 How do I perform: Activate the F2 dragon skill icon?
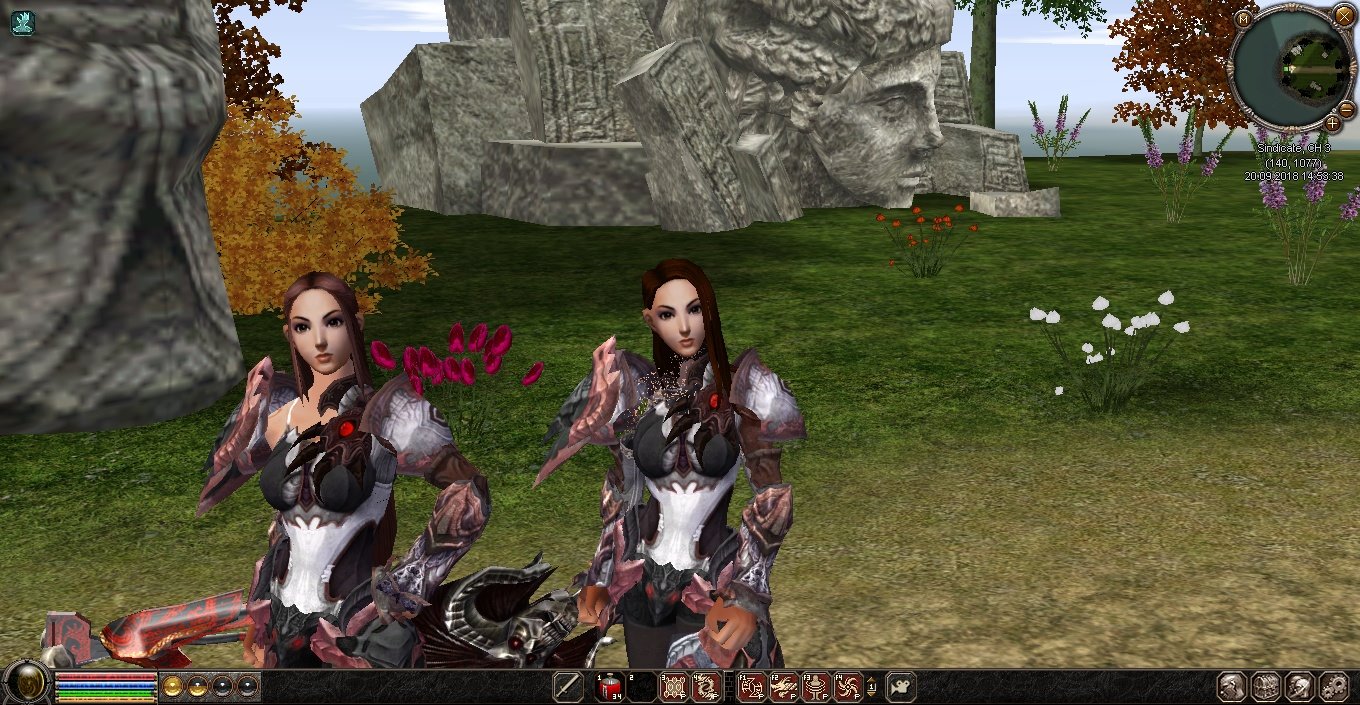[x=784, y=687]
